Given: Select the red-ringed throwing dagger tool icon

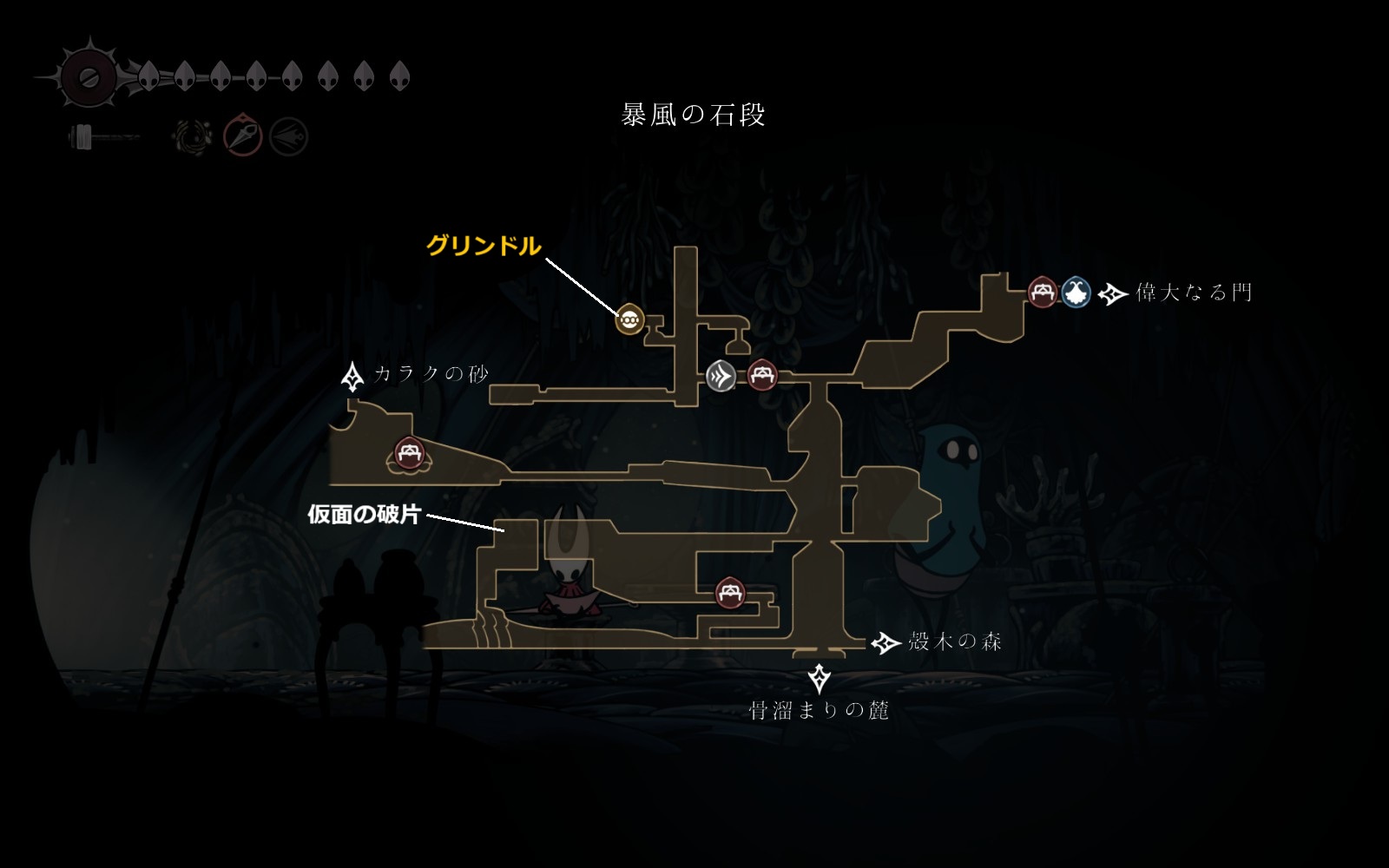Looking at the screenshot, I should click(x=243, y=136).
